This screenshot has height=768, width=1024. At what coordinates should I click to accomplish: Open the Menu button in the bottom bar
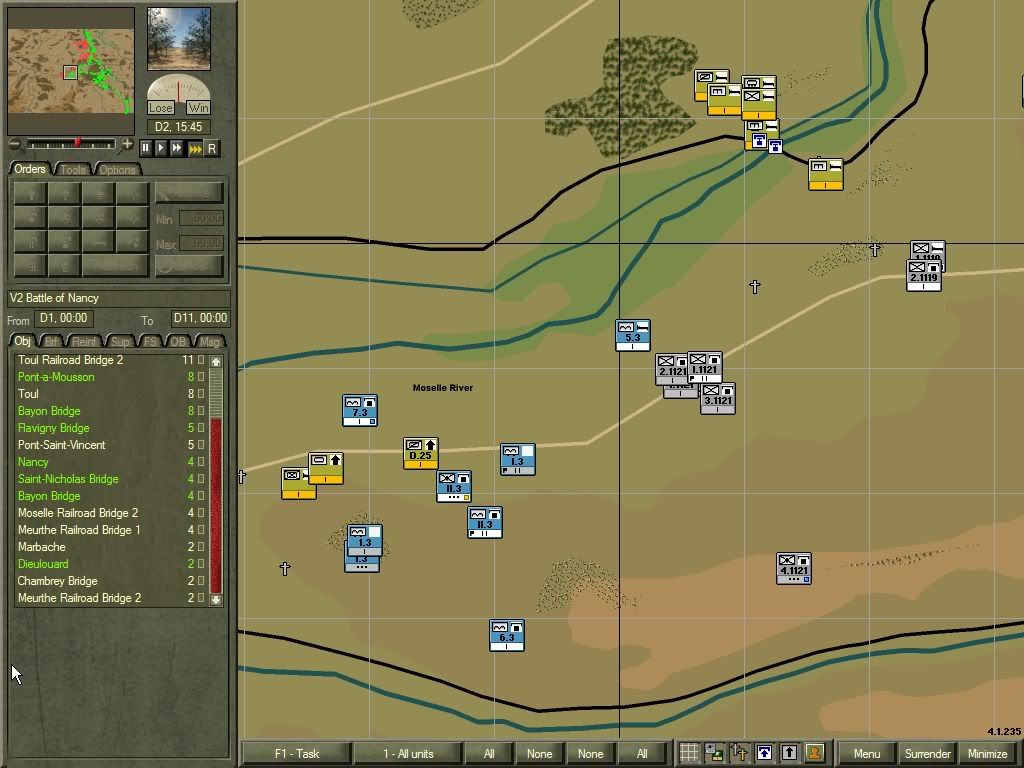[867, 753]
